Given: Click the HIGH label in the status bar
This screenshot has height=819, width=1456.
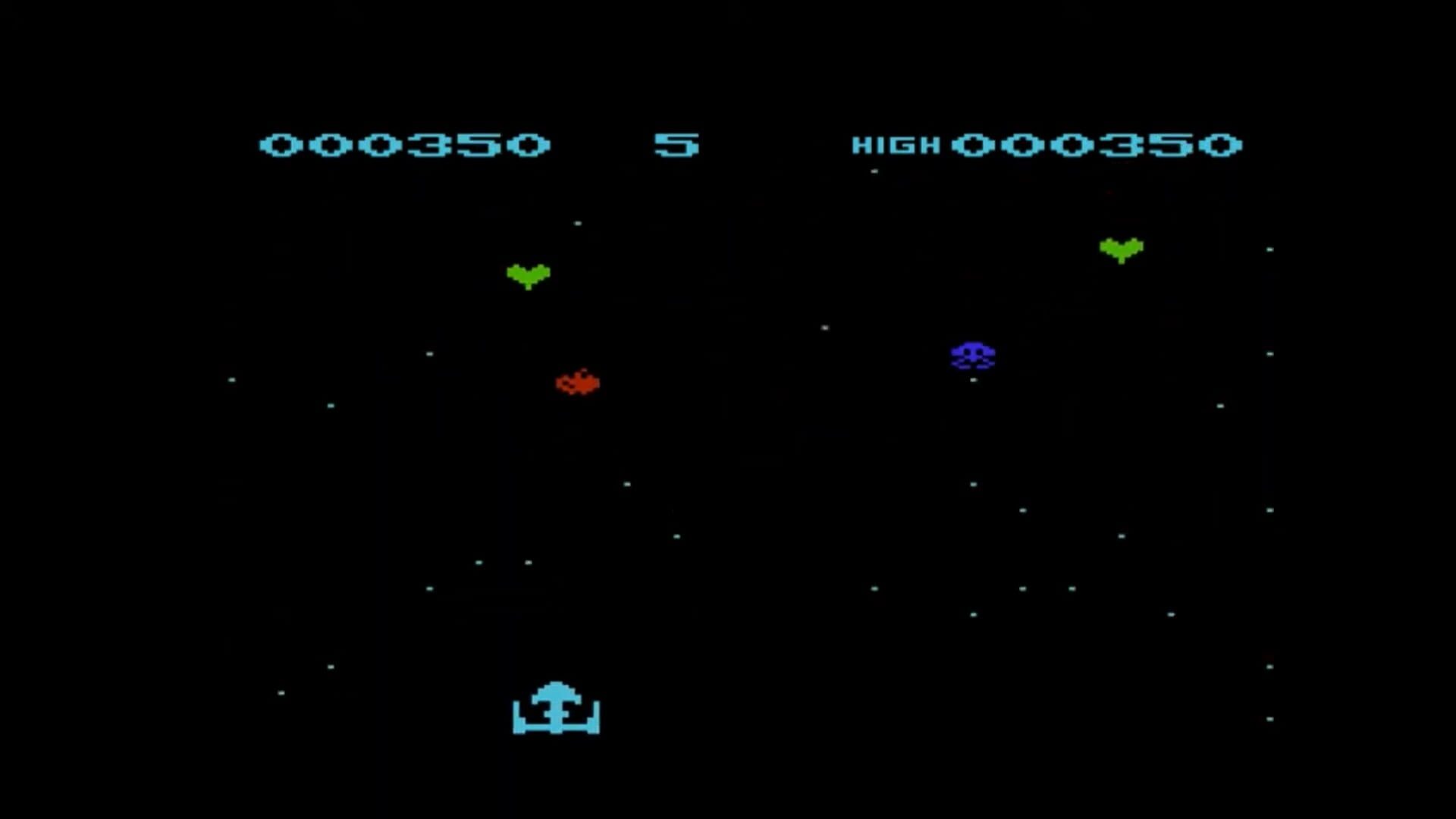Looking at the screenshot, I should (x=896, y=144).
